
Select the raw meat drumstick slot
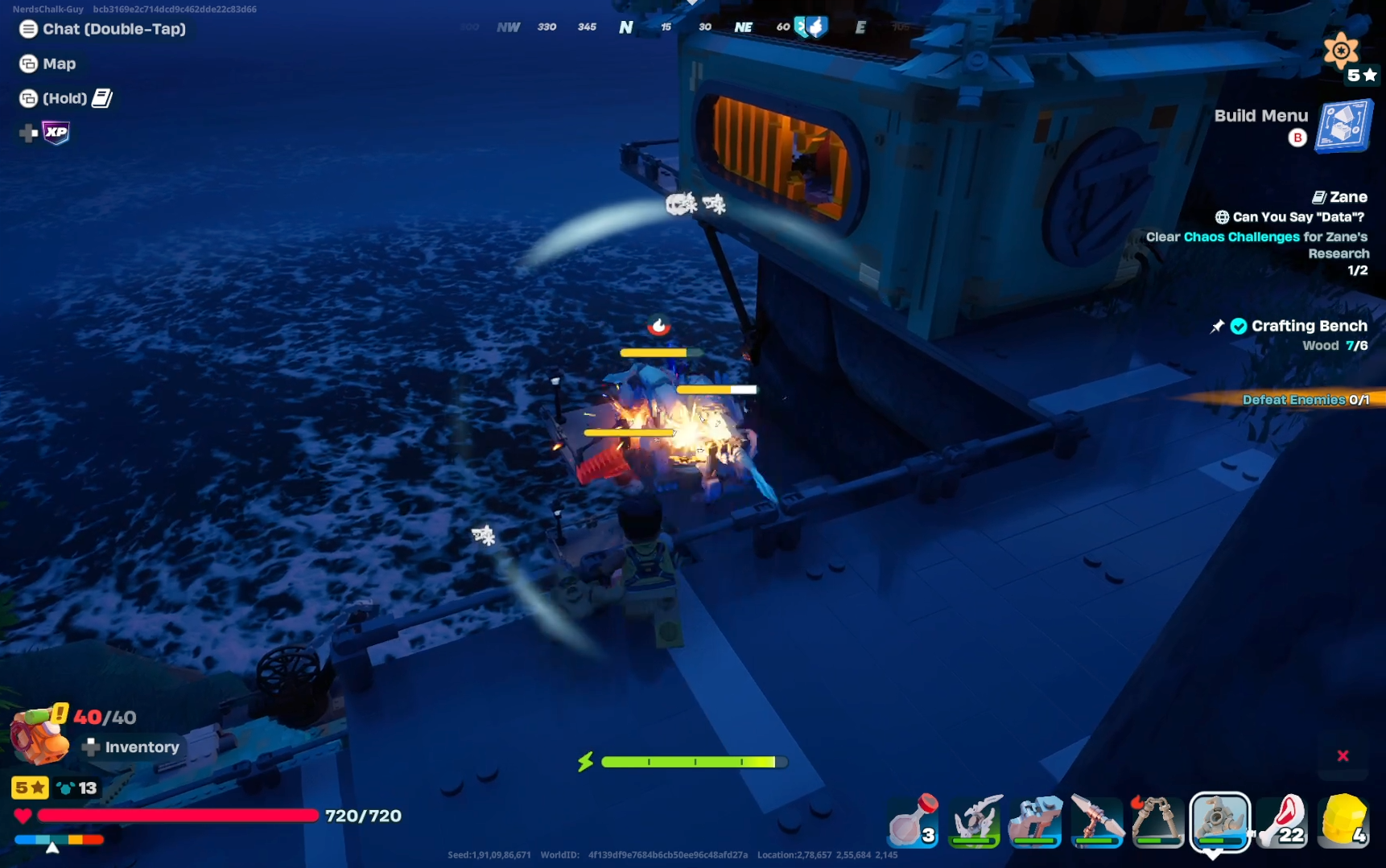pos(1283,821)
